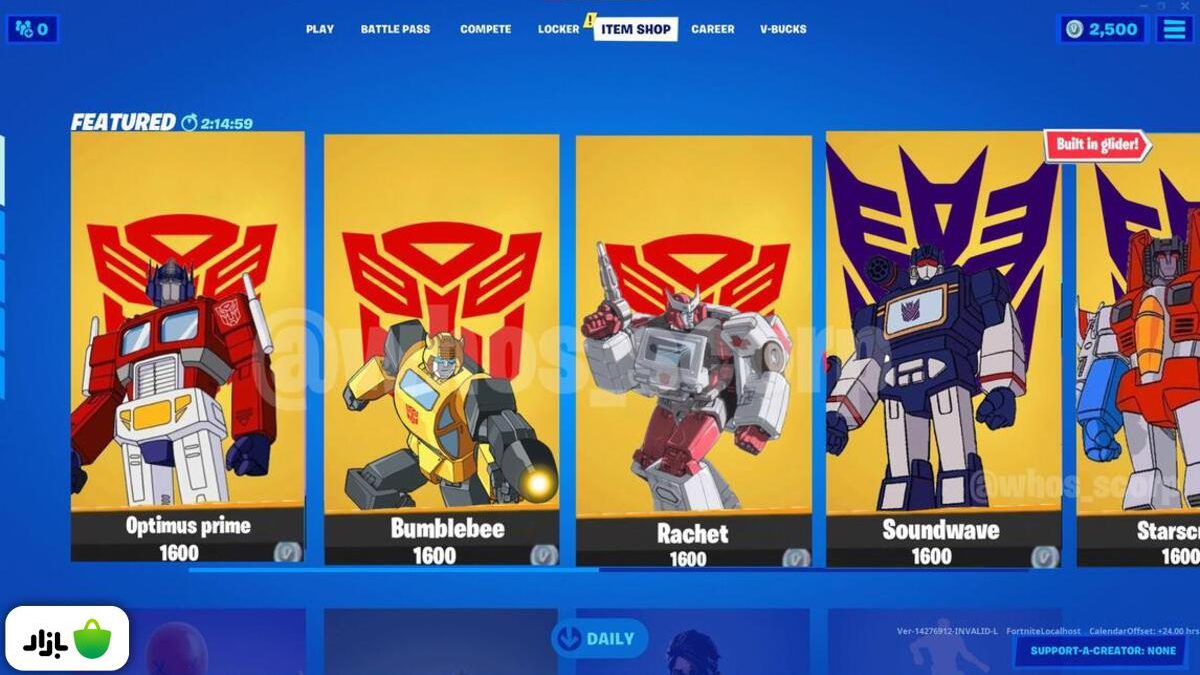This screenshot has height=675, width=1200.
Task: Click the Bazaar logo overlay badge
Action: tap(67, 638)
